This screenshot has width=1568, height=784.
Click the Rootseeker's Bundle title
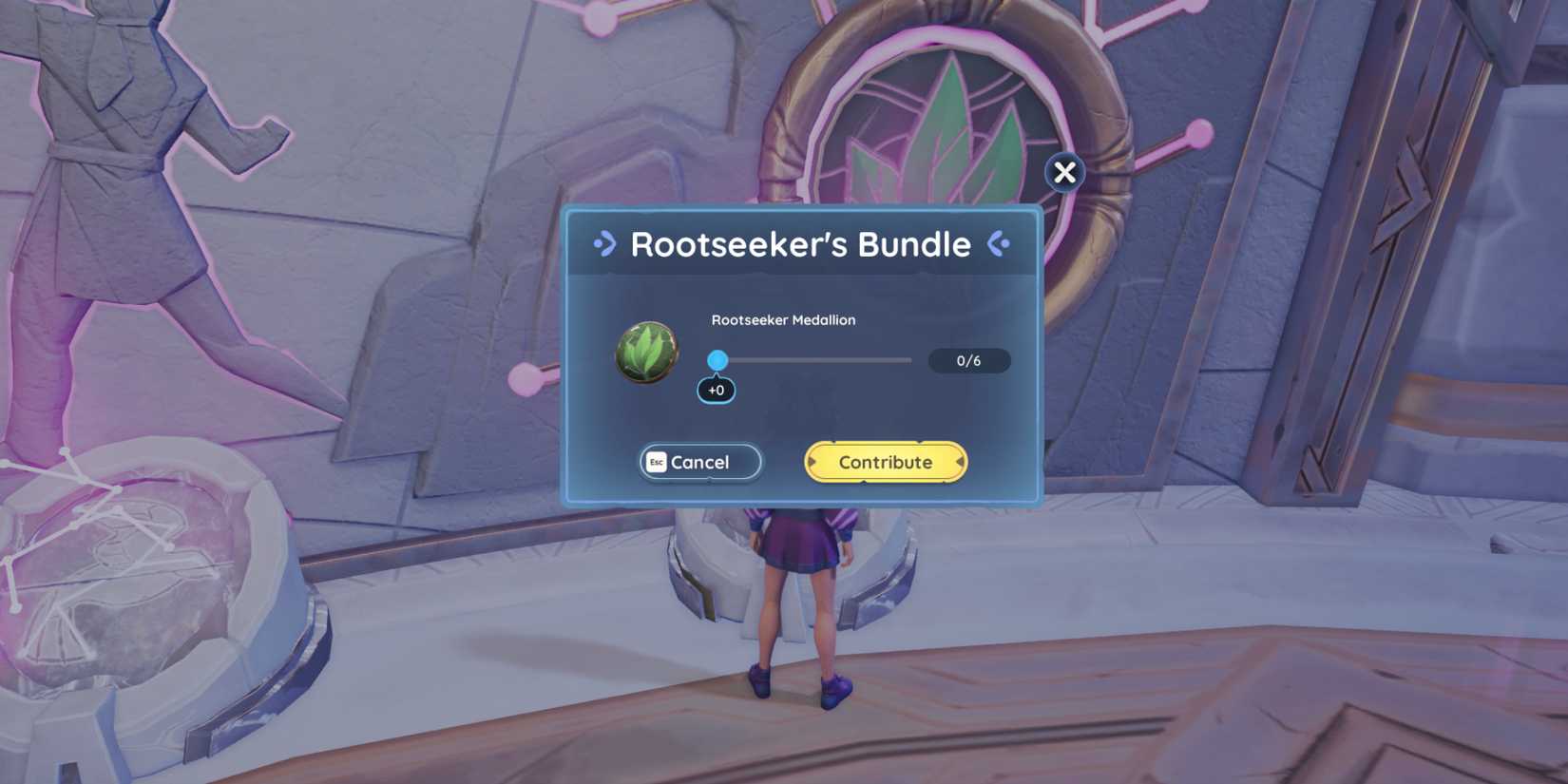(801, 244)
